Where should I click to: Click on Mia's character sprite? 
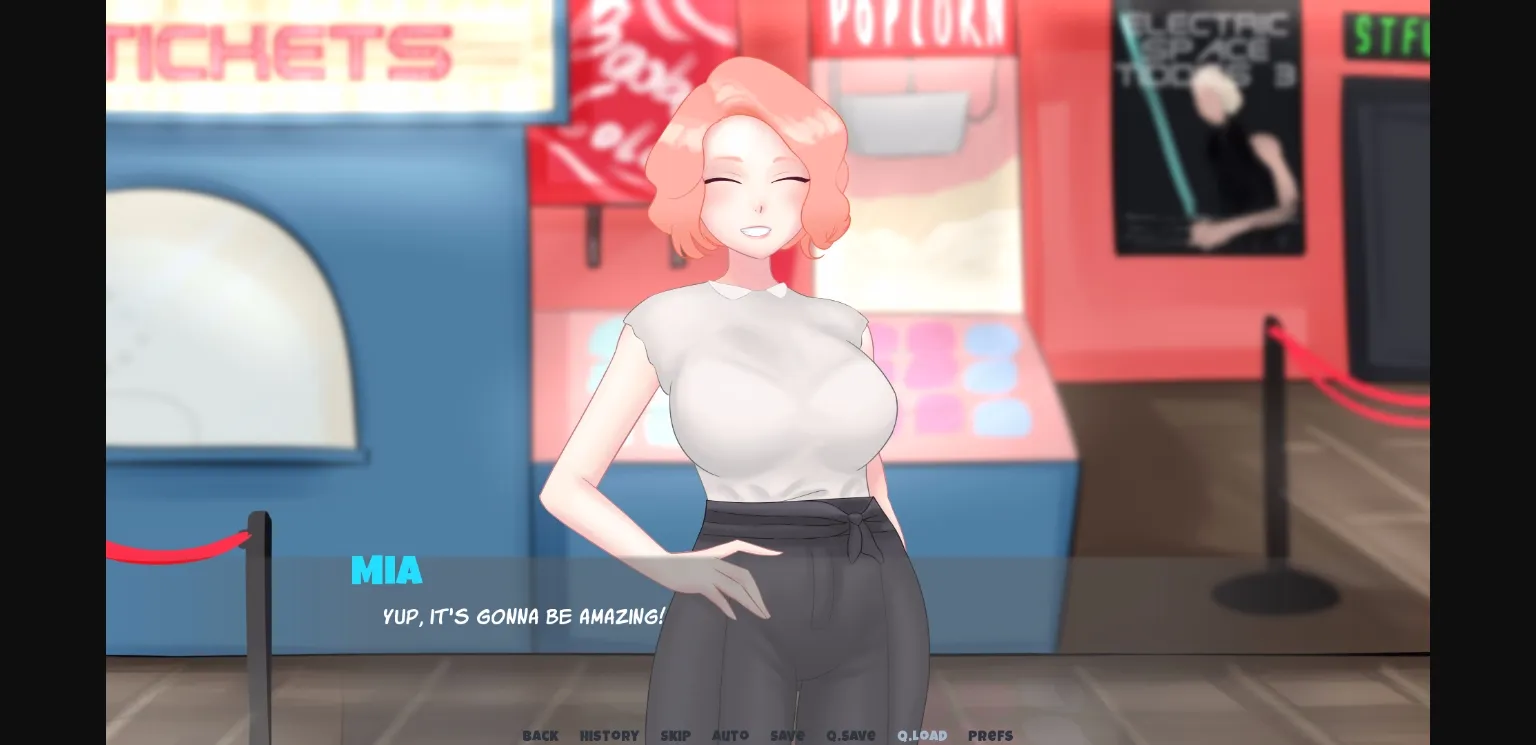[x=760, y=380]
